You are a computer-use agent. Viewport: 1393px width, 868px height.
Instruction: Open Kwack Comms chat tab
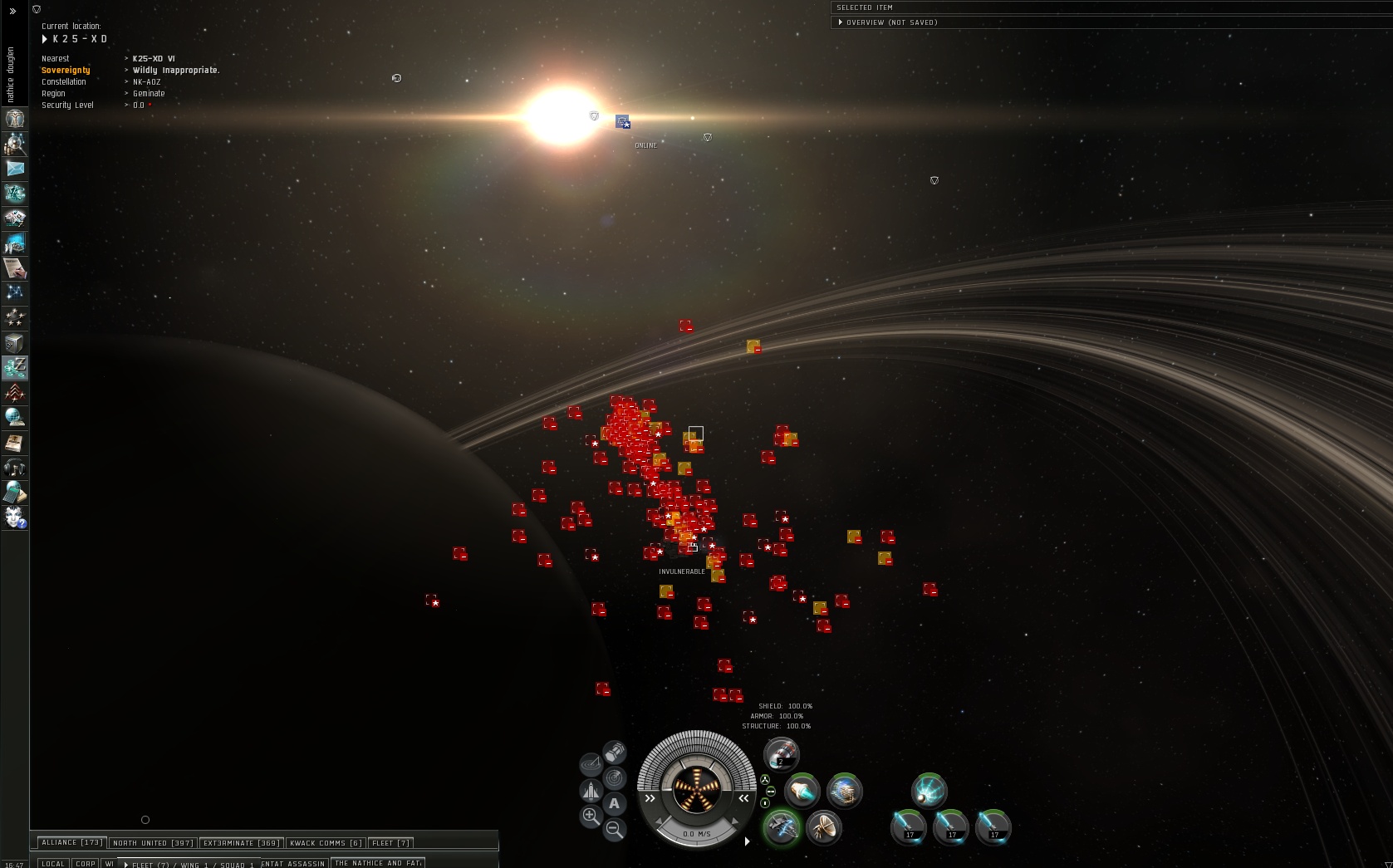326,843
